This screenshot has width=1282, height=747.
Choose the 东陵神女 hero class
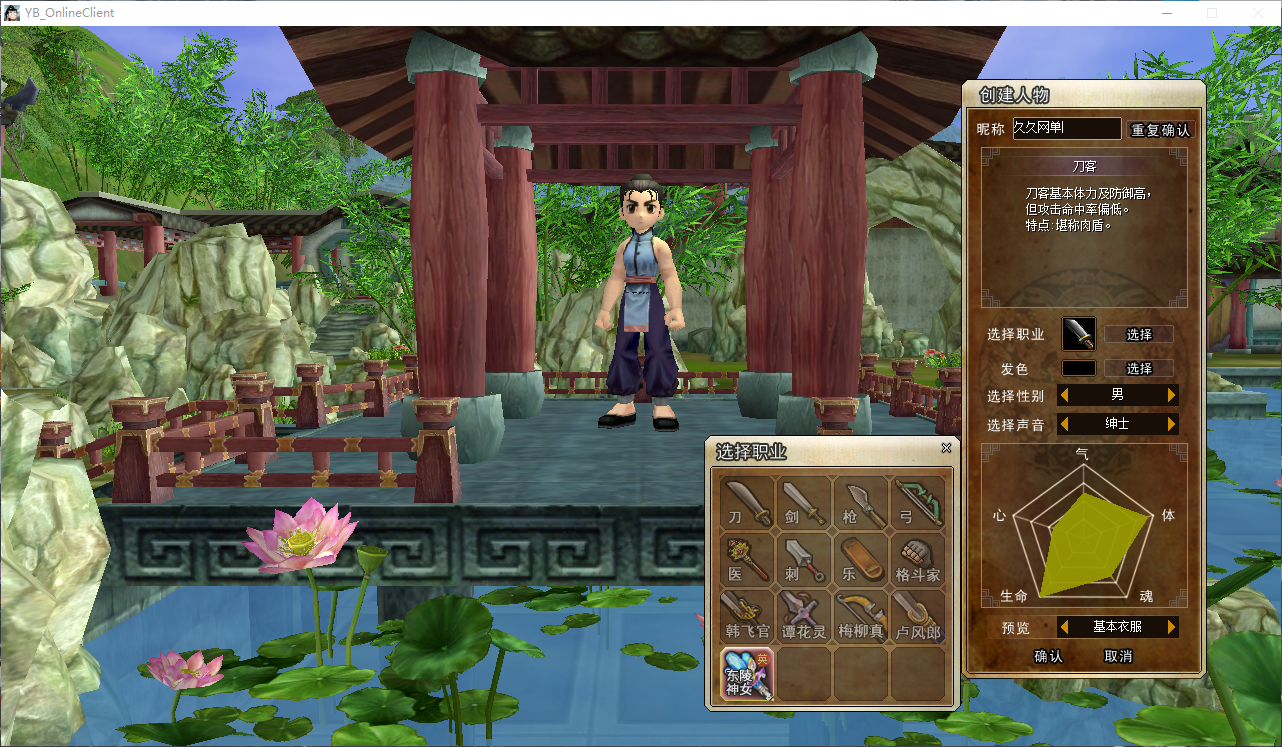click(747, 673)
